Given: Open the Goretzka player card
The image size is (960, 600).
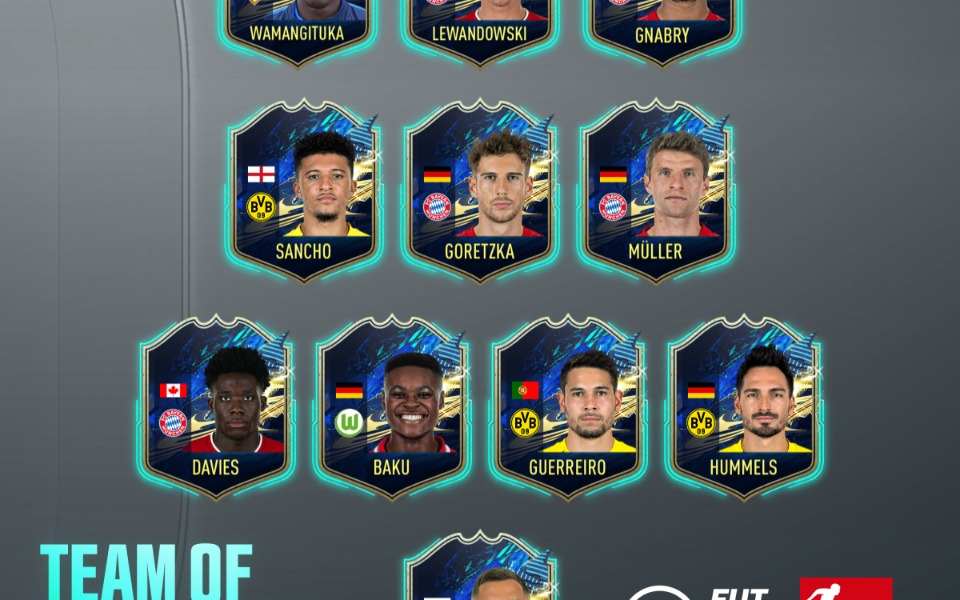Looking at the screenshot, I should pyautogui.click(x=480, y=190).
